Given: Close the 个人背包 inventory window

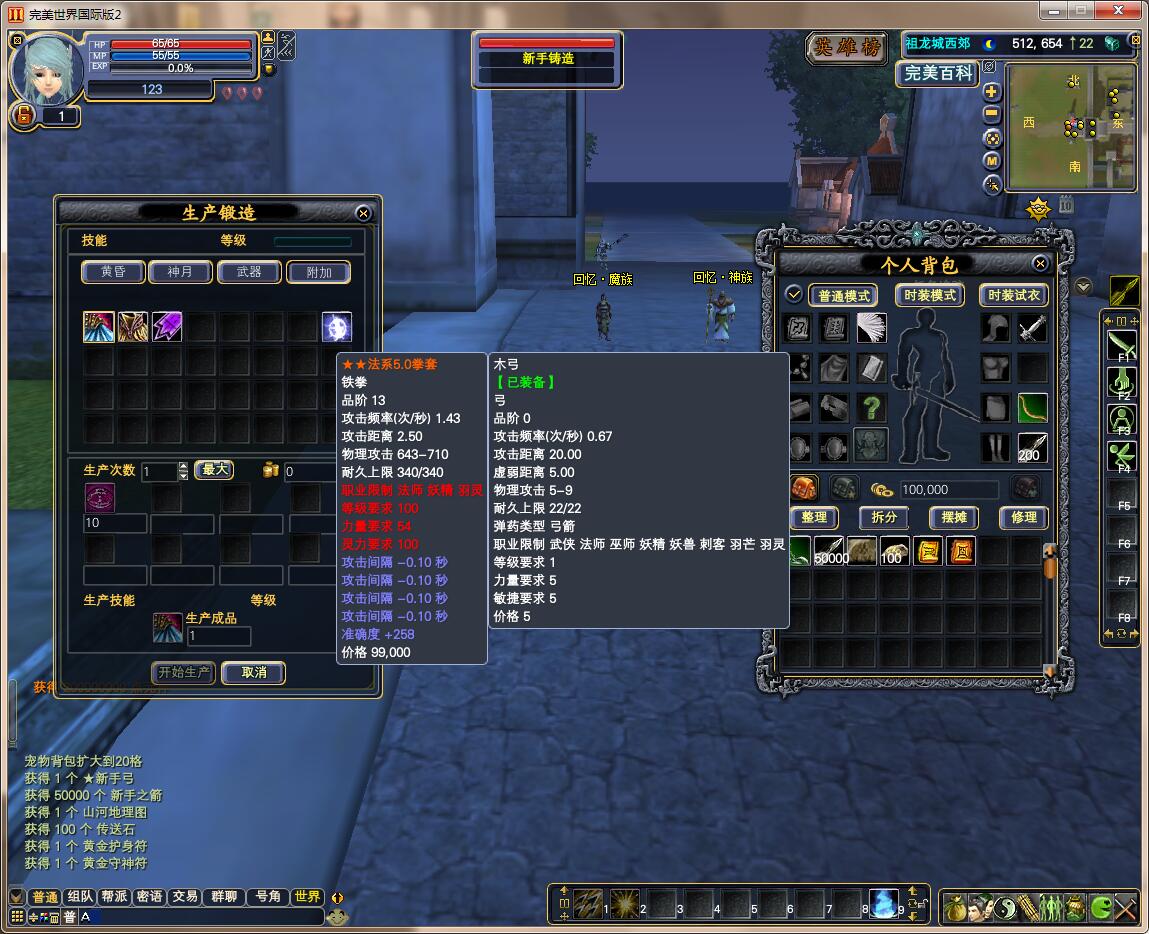Looking at the screenshot, I should [1040, 264].
